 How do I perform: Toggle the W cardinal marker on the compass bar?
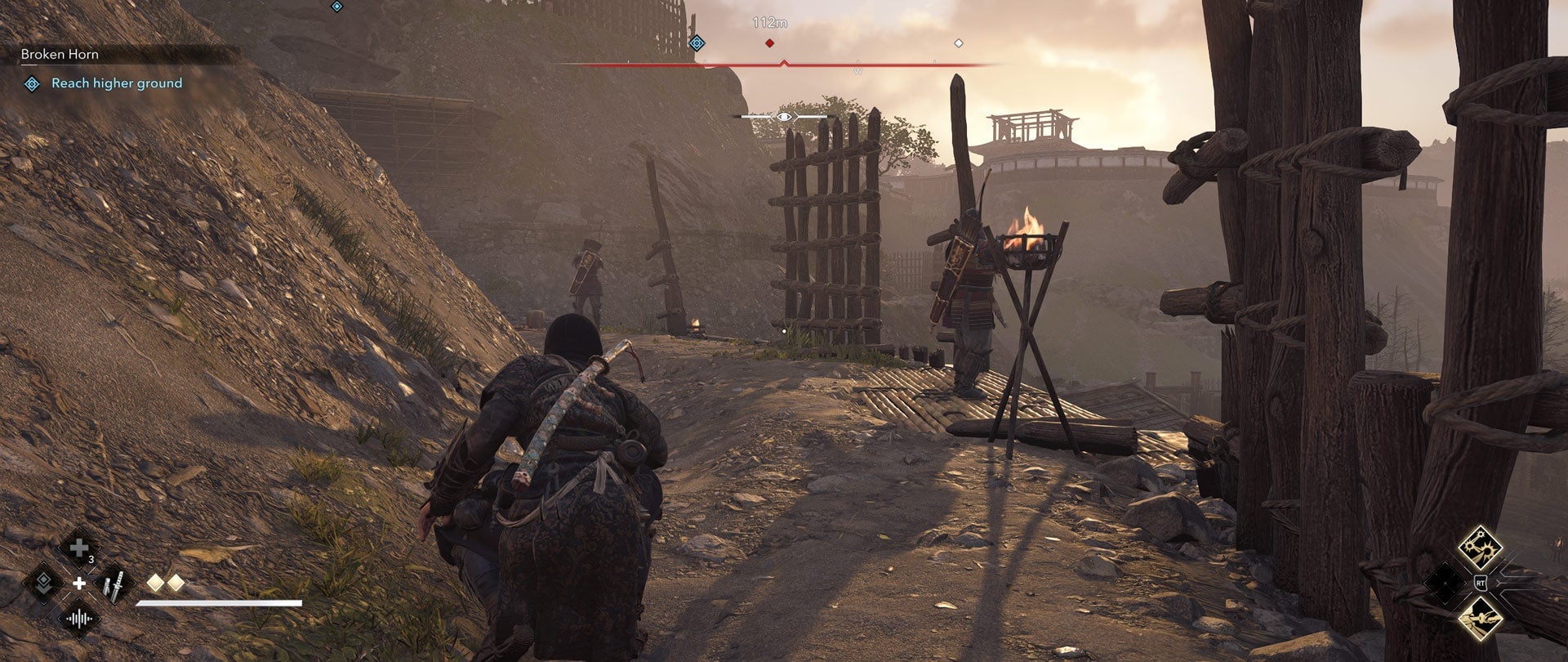[x=858, y=70]
